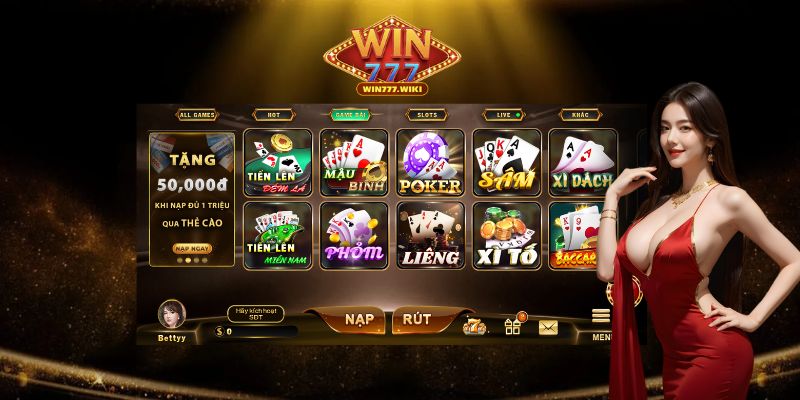Click the Rút withdraw button
The width and height of the screenshot is (800, 400).
(417, 320)
